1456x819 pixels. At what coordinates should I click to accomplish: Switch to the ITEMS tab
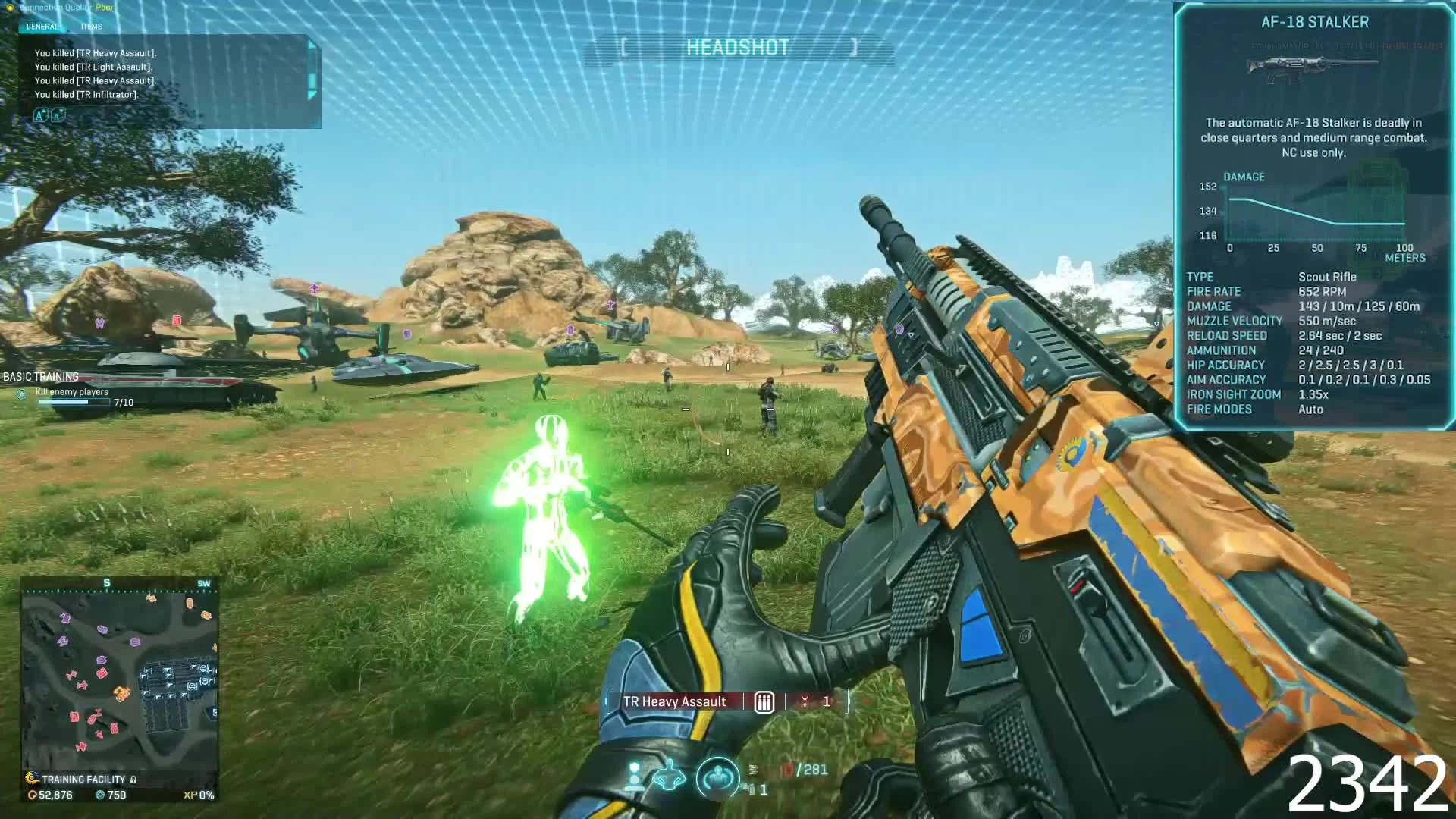91,26
